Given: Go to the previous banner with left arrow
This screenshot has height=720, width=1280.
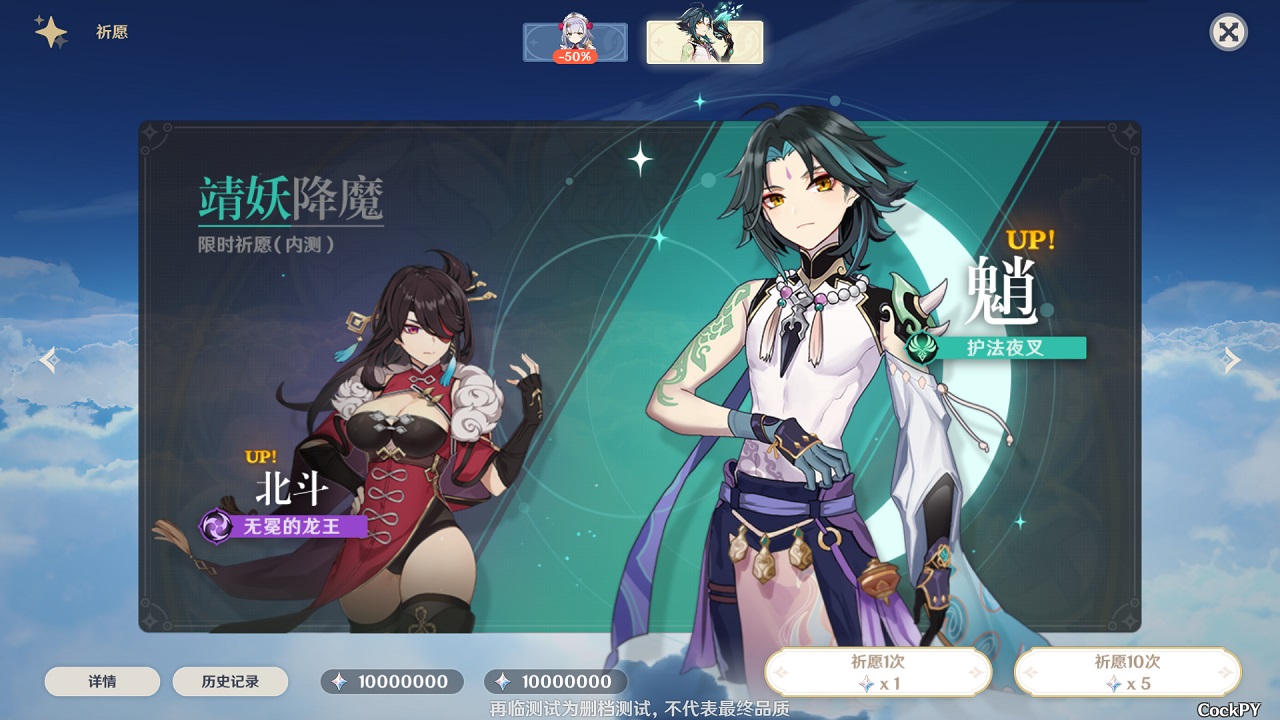Looking at the screenshot, I should coord(49,360).
